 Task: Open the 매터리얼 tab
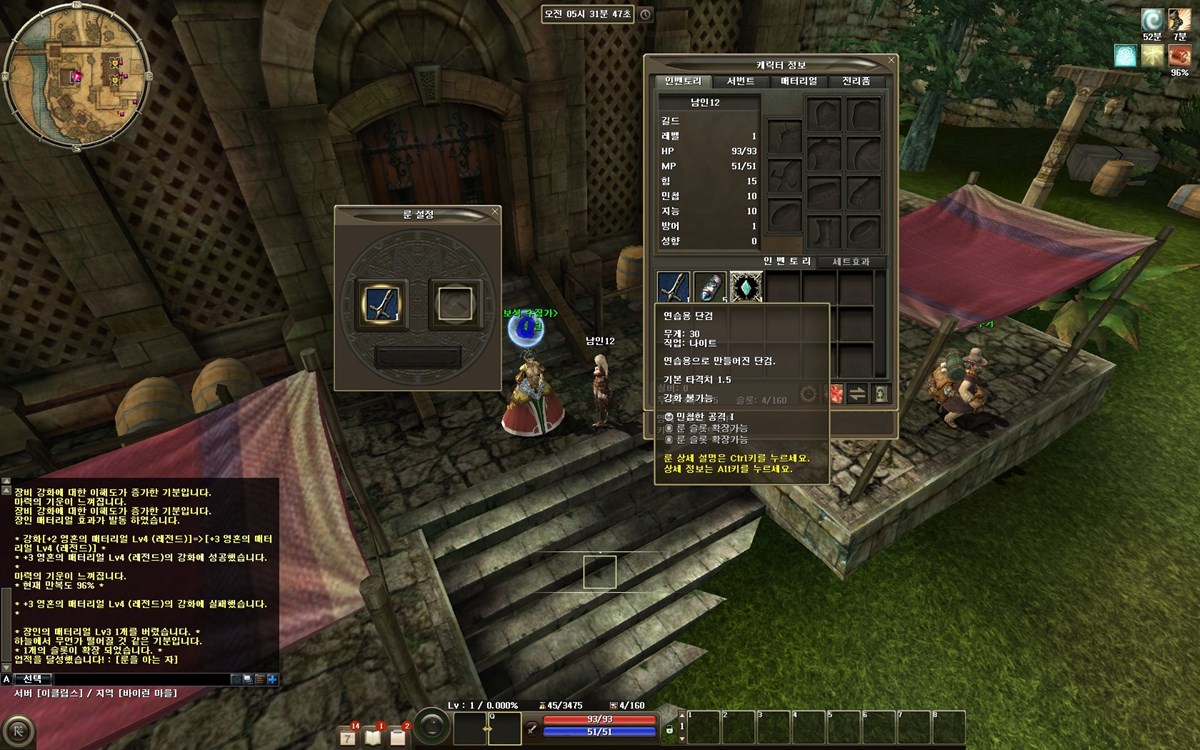[x=798, y=81]
